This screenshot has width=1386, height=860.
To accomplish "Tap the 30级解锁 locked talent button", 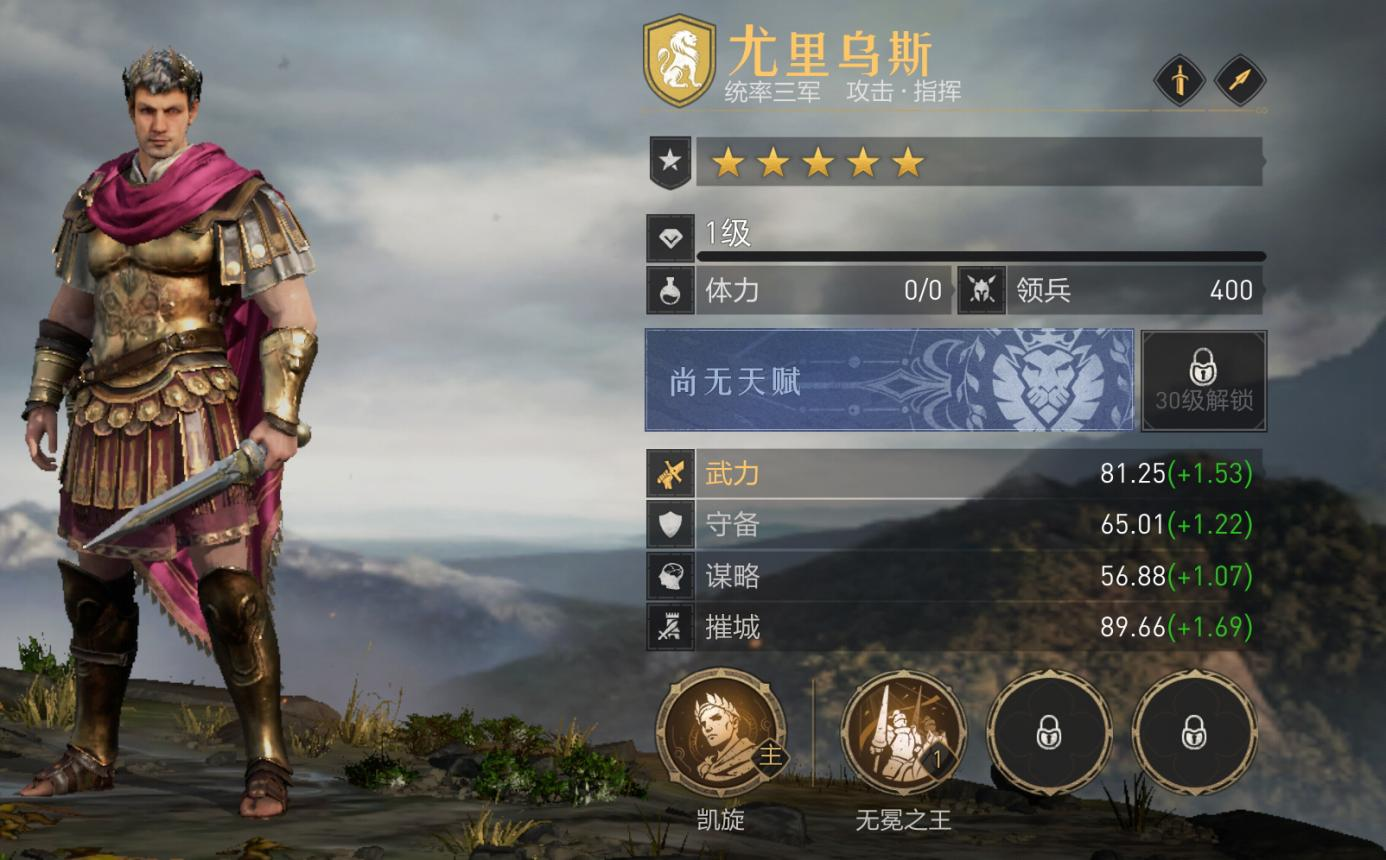I will (x=1204, y=381).
